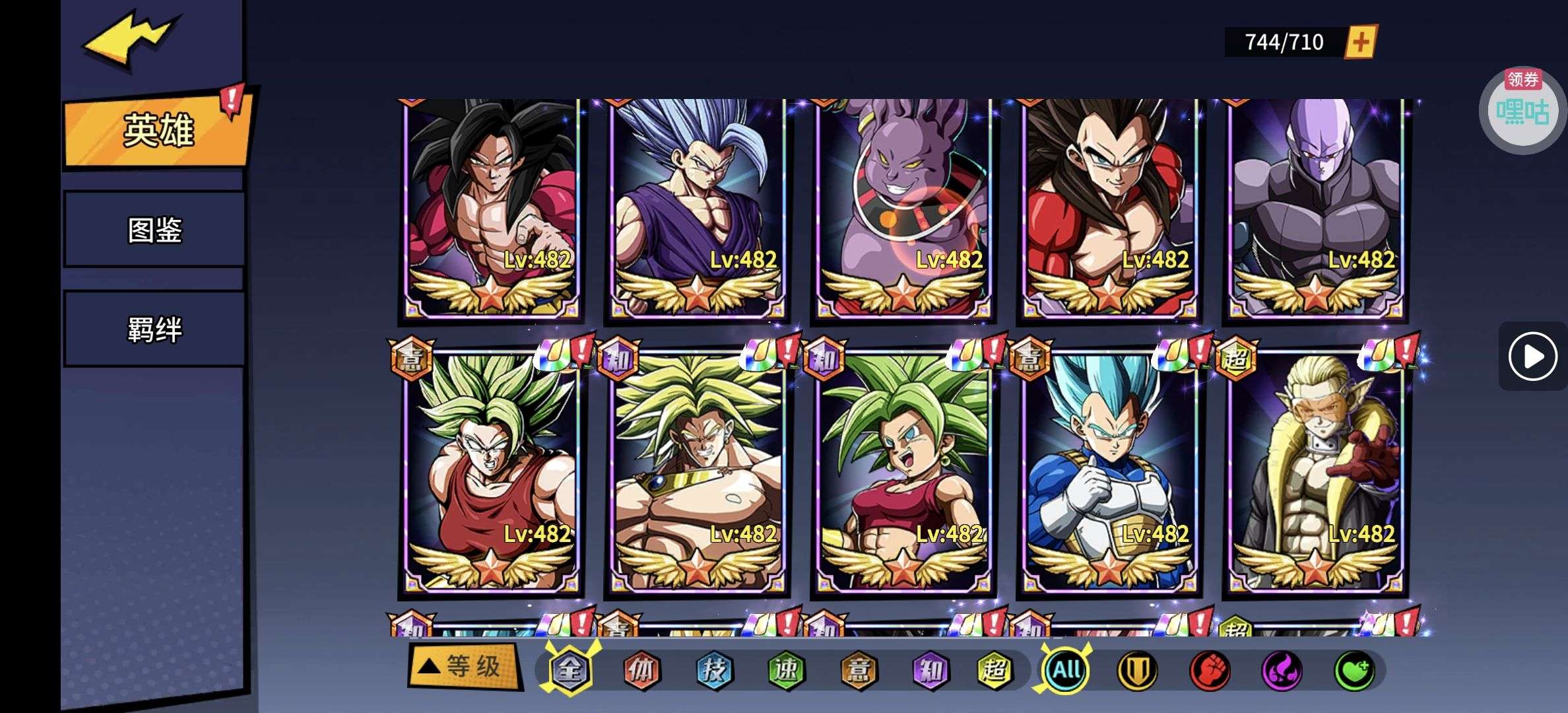Screen dimensions: 1568x713
Task: Open the 图鉴 codex tab
Action: click(154, 230)
